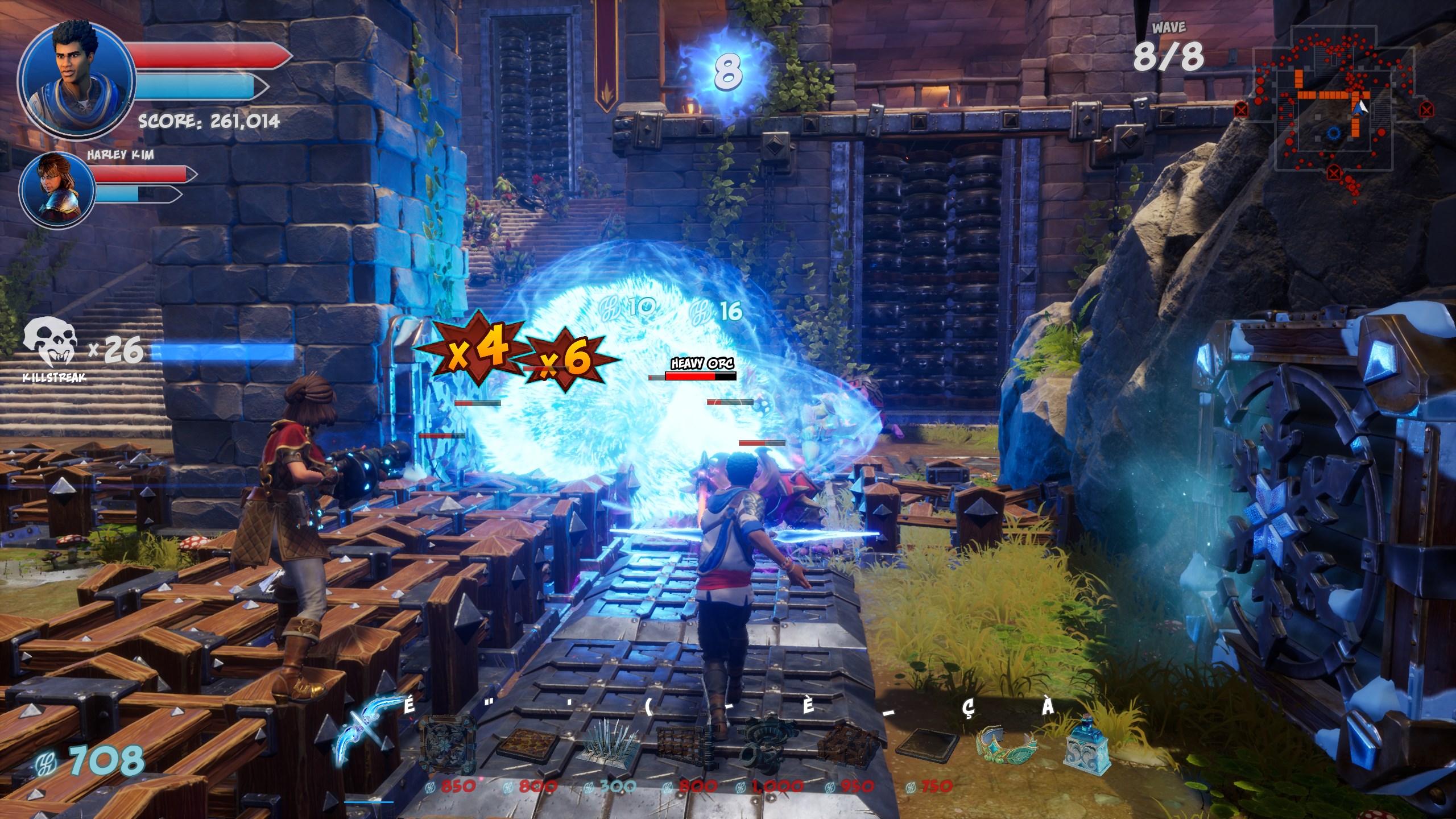Click the blue rift ring on minimap
This screenshot has width=1456, height=819.
[1334, 134]
